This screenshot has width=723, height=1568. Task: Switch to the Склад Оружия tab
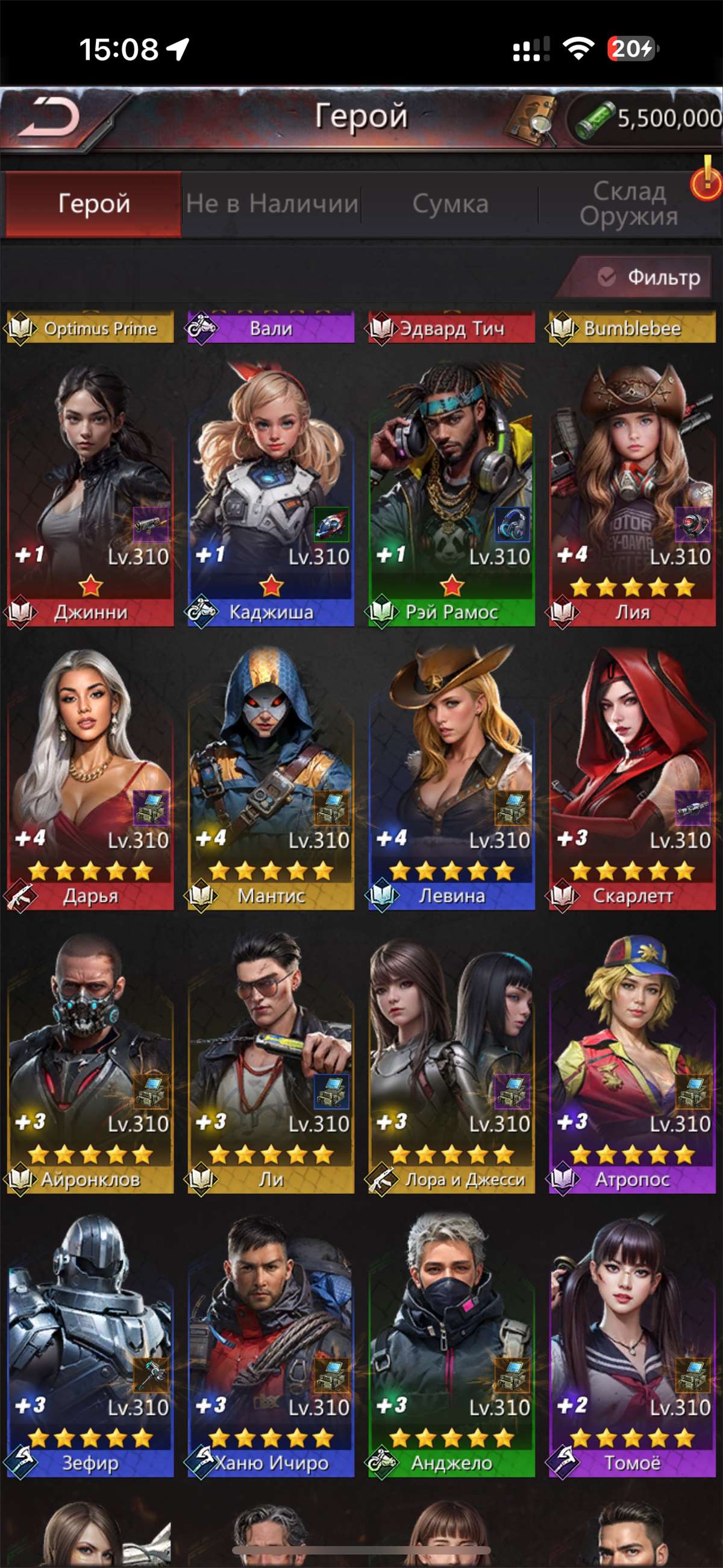628,204
